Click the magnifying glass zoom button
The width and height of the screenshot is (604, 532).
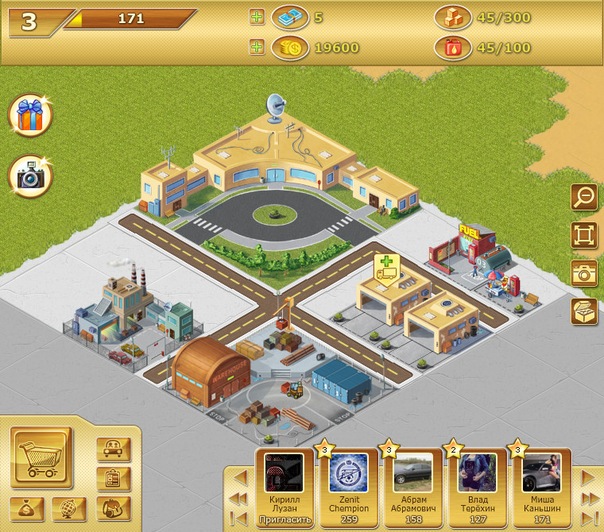pos(583,198)
